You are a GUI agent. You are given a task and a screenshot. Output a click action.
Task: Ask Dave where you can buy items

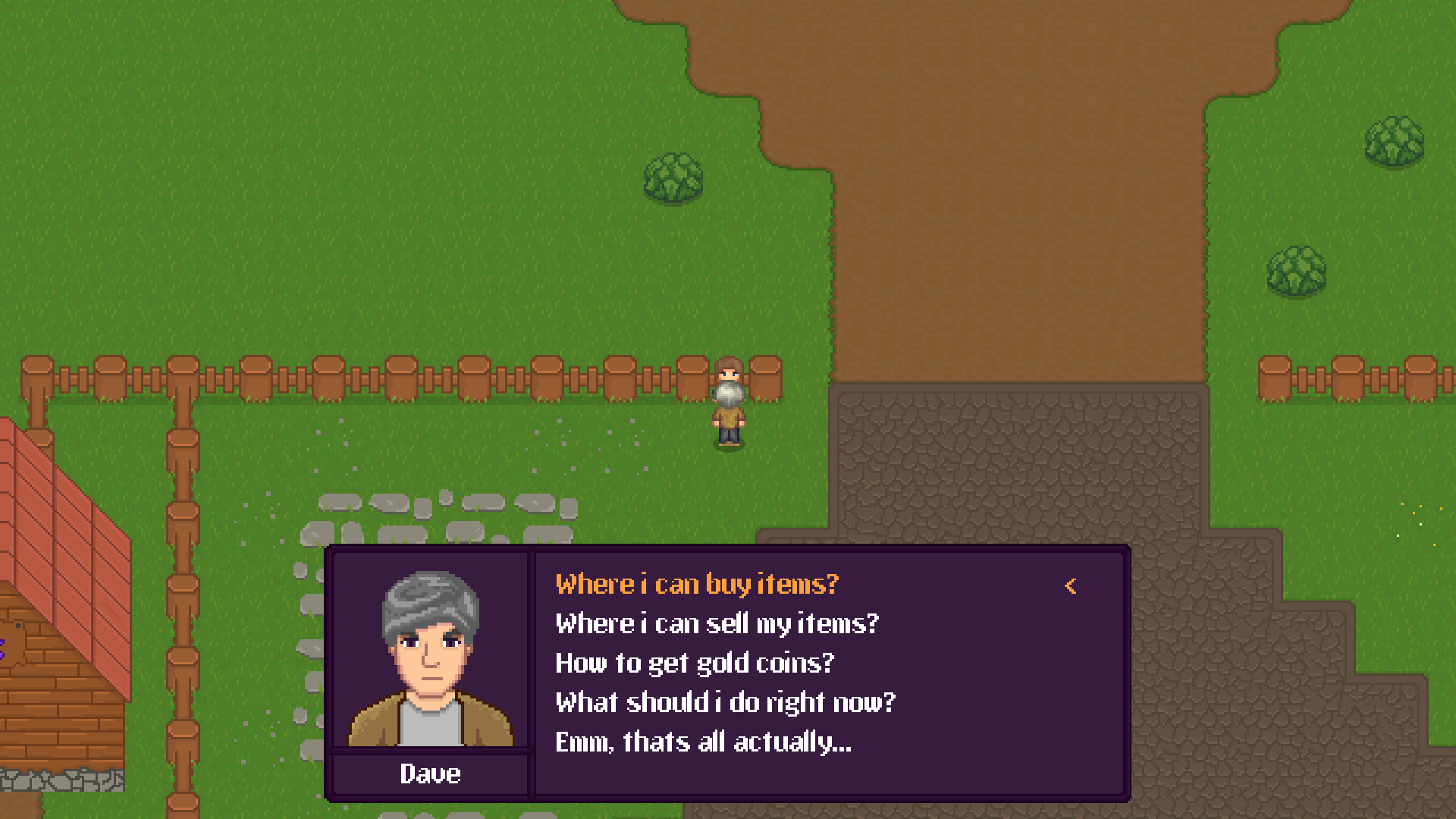(x=697, y=585)
